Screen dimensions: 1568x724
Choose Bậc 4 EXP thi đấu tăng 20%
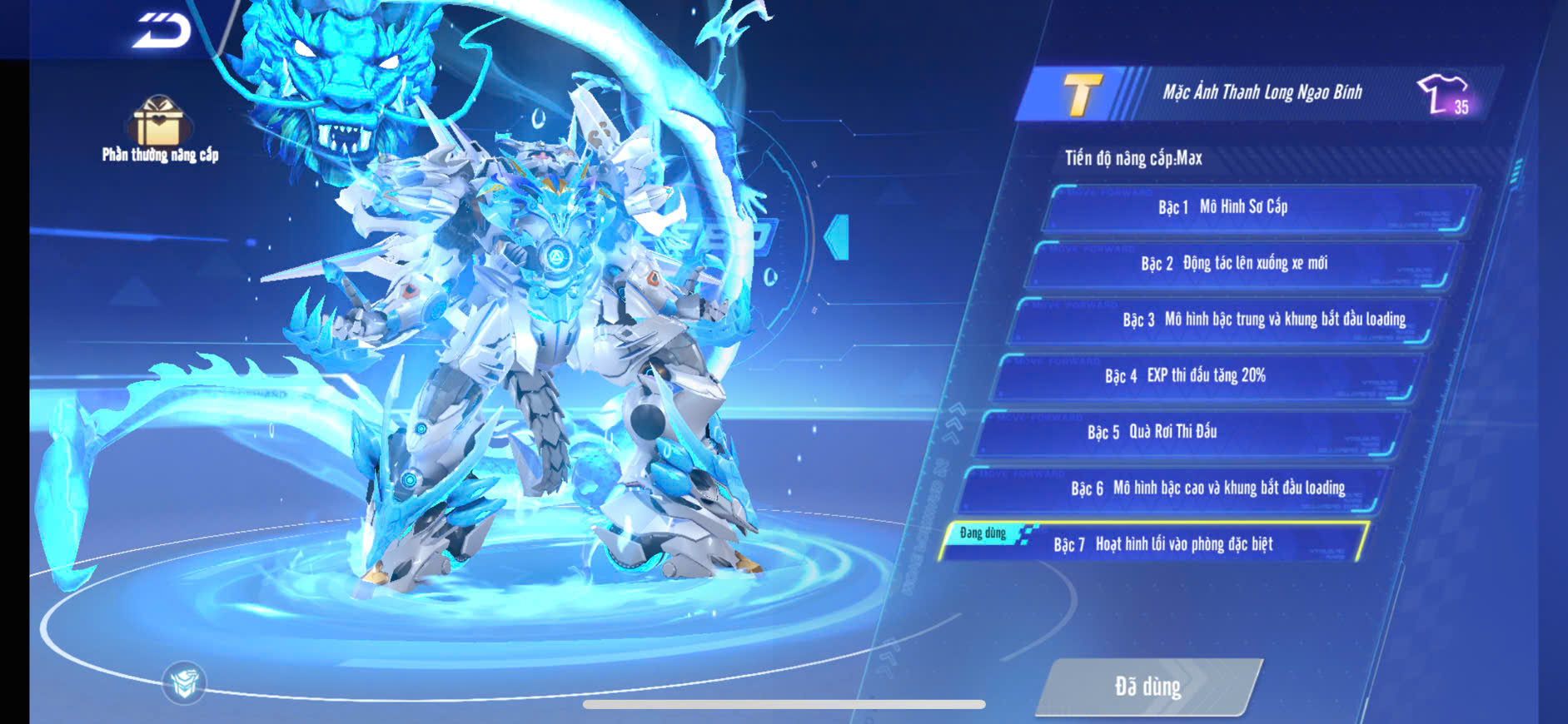1205,376
